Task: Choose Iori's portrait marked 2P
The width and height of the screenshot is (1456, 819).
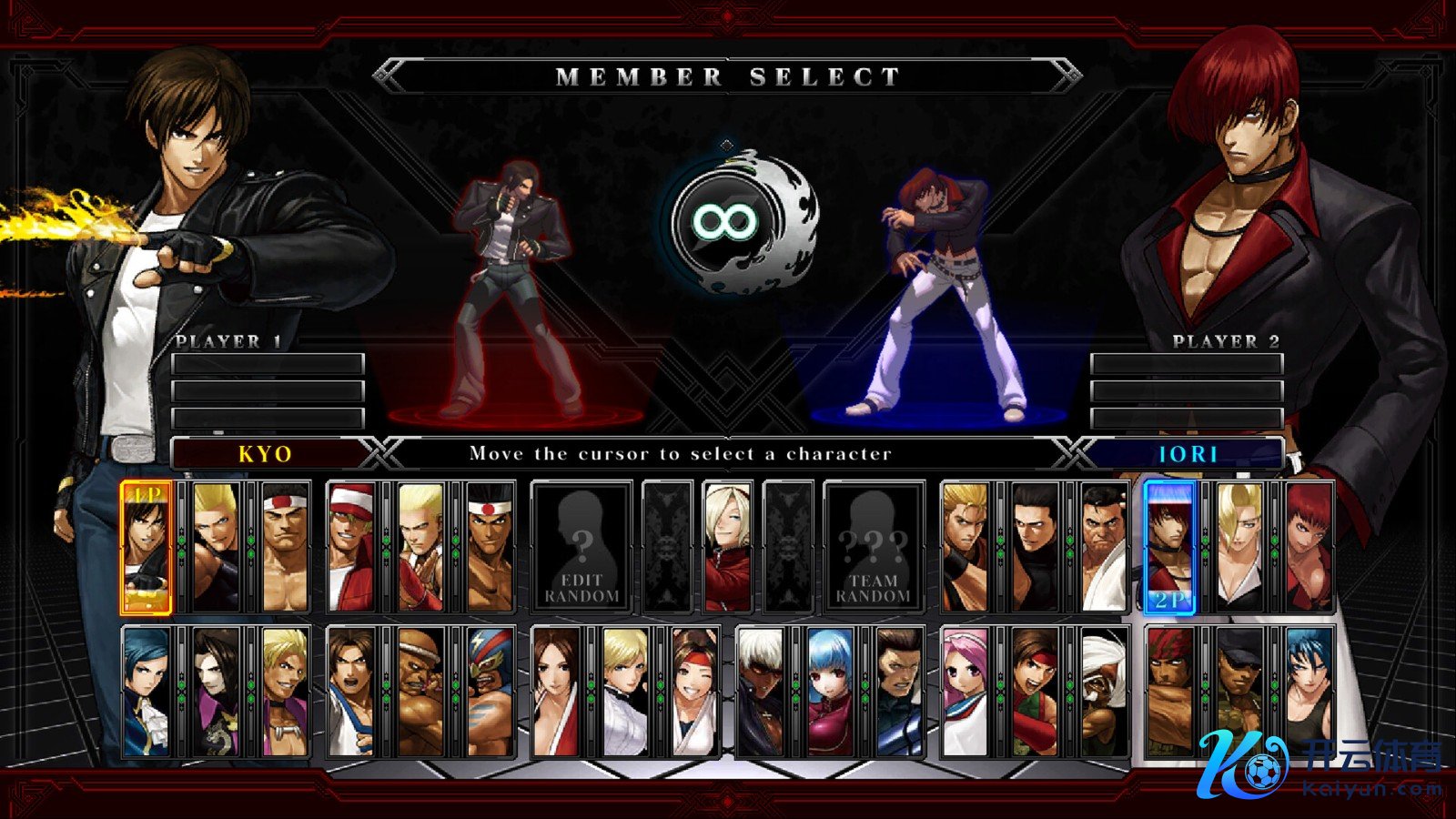Action: click(1168, 547)
